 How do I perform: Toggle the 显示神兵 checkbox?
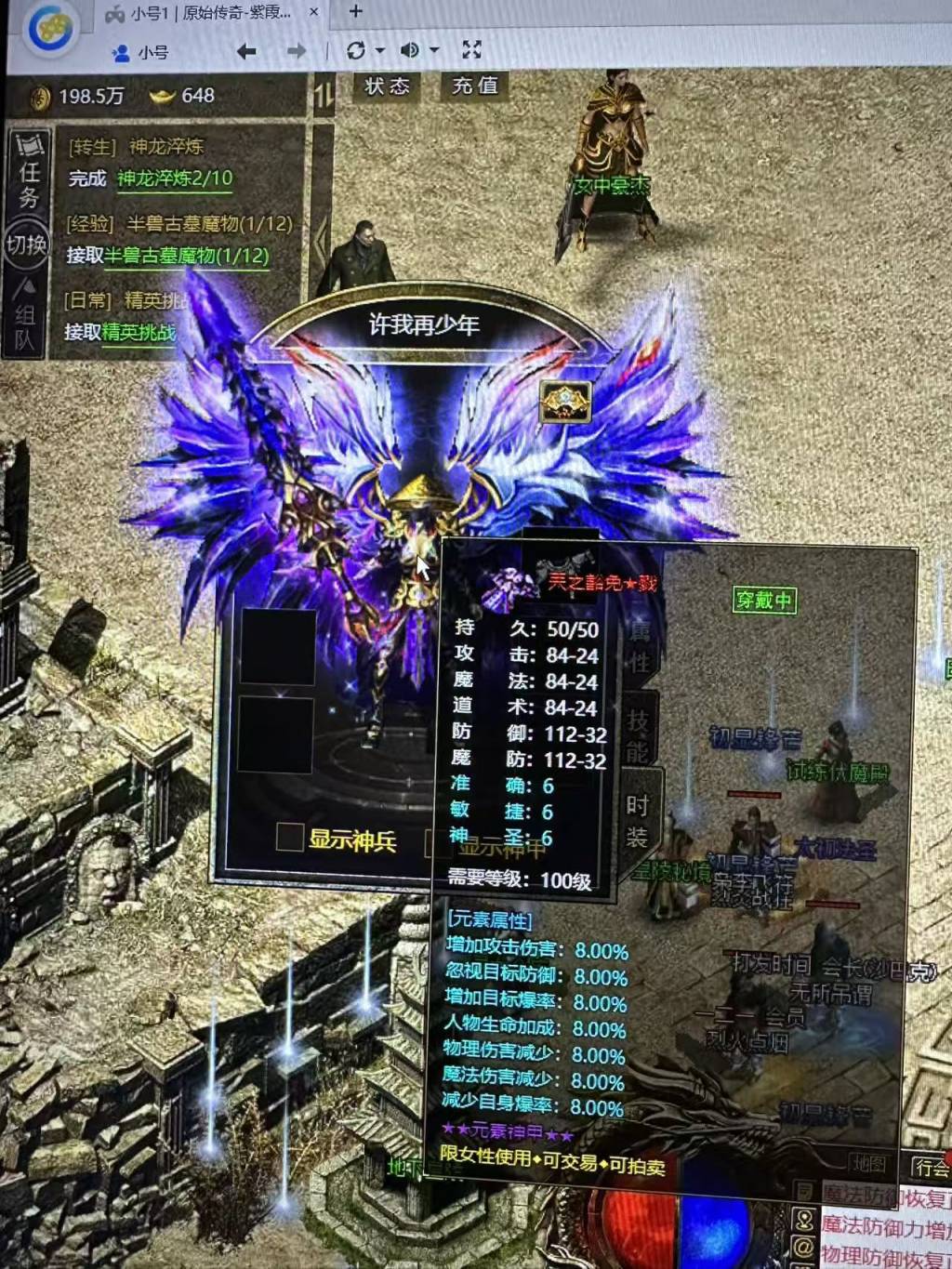pyautogui.click(x=289, y=838)
